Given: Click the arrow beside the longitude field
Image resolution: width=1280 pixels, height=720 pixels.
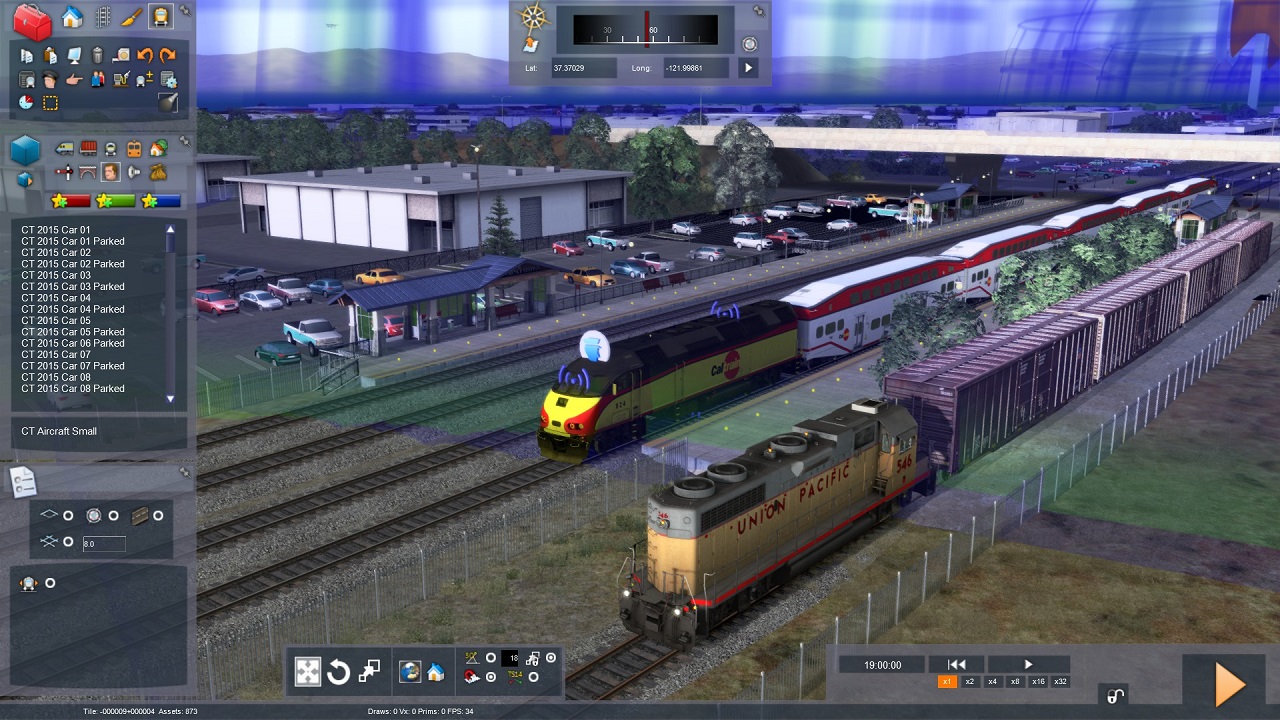Looking at the screenshot, I should click(748, 68).
